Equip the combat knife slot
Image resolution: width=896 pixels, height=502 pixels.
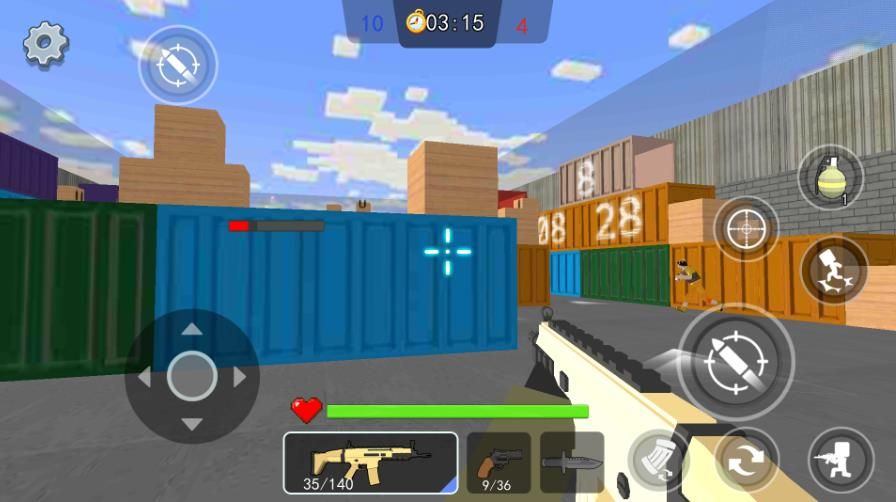[572, 463]
